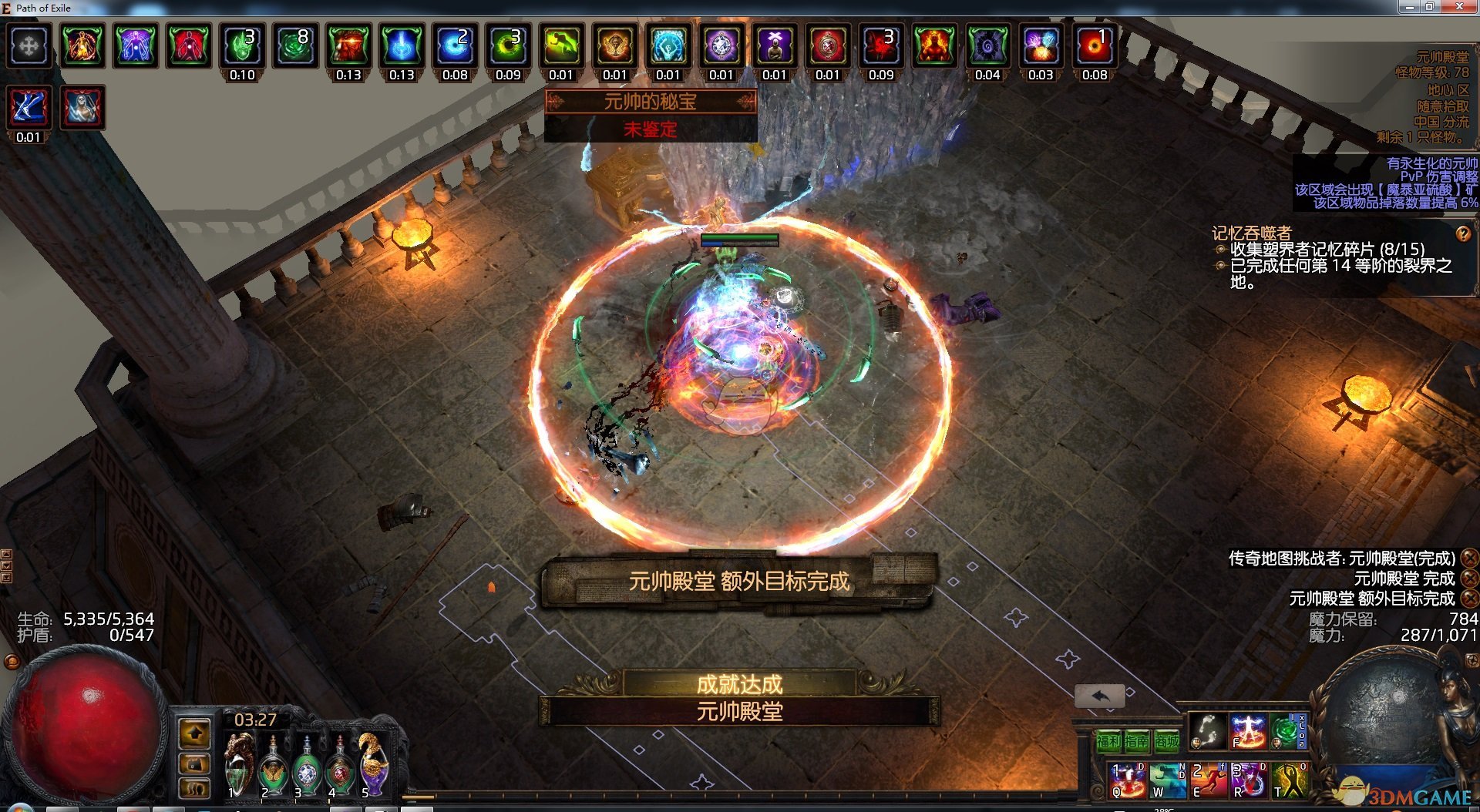Open the 指南 guide button

pos(1137,741)
